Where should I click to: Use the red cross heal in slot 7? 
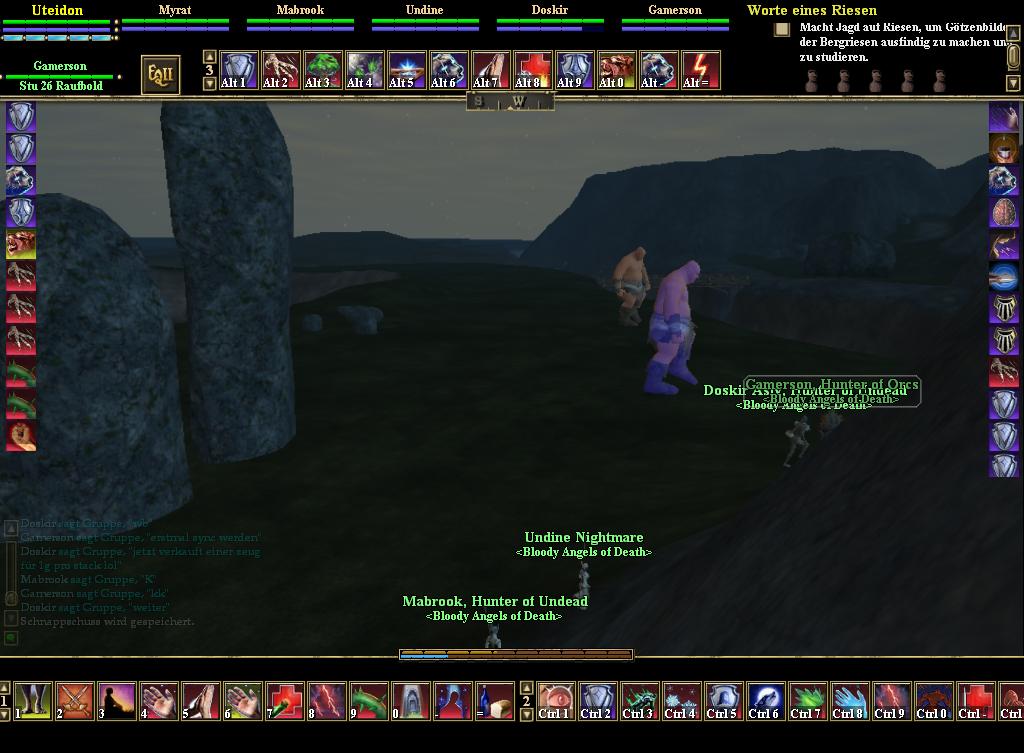point(285,701)
